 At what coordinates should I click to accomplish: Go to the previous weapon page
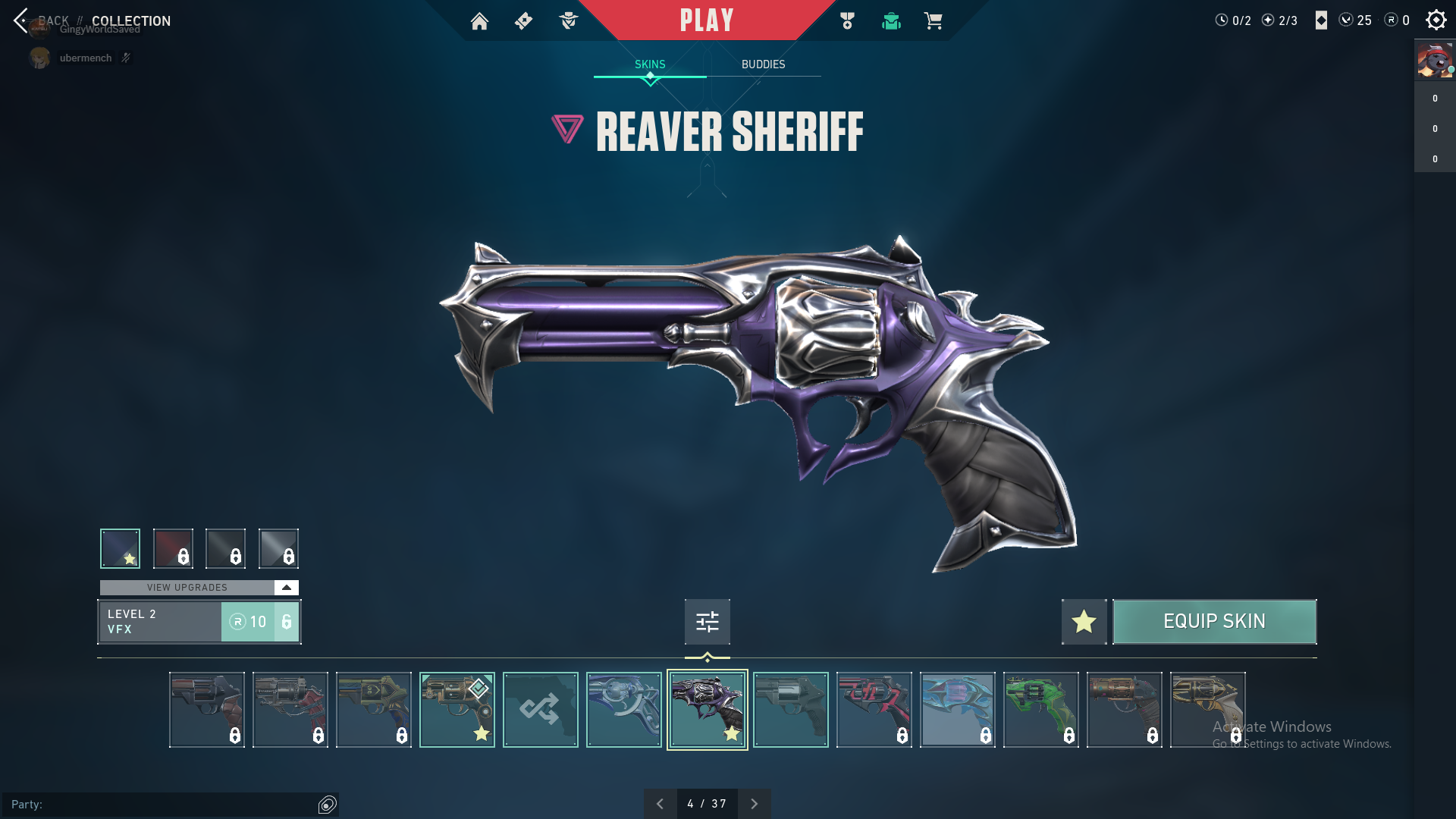click(660, 804)
